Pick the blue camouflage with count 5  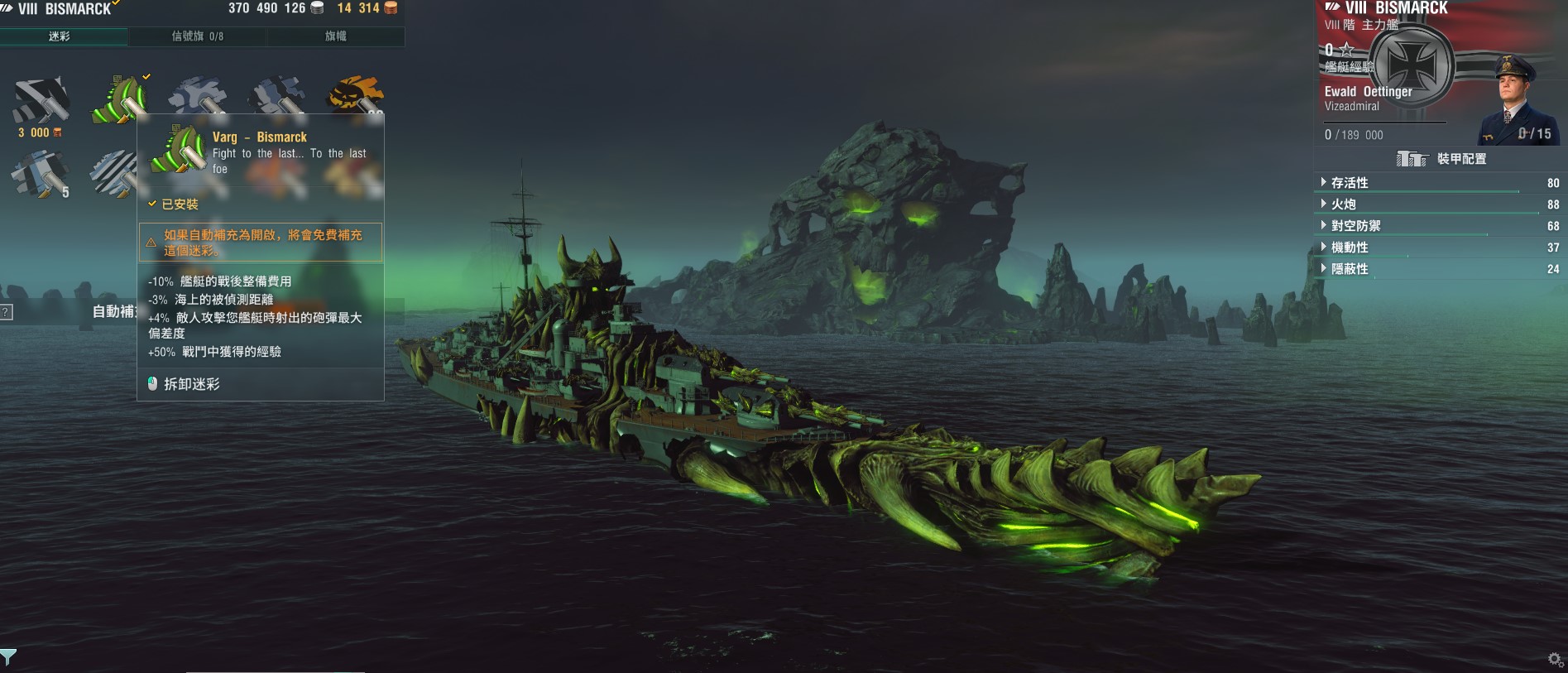[40, 174]
